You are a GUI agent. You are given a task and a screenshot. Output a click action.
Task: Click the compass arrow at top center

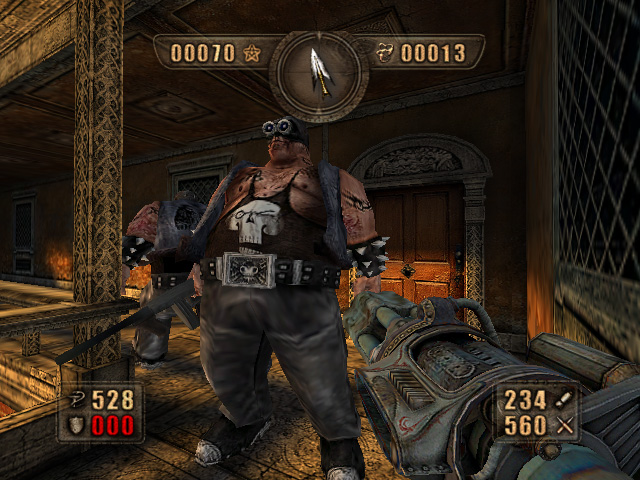tap(320, 71)
